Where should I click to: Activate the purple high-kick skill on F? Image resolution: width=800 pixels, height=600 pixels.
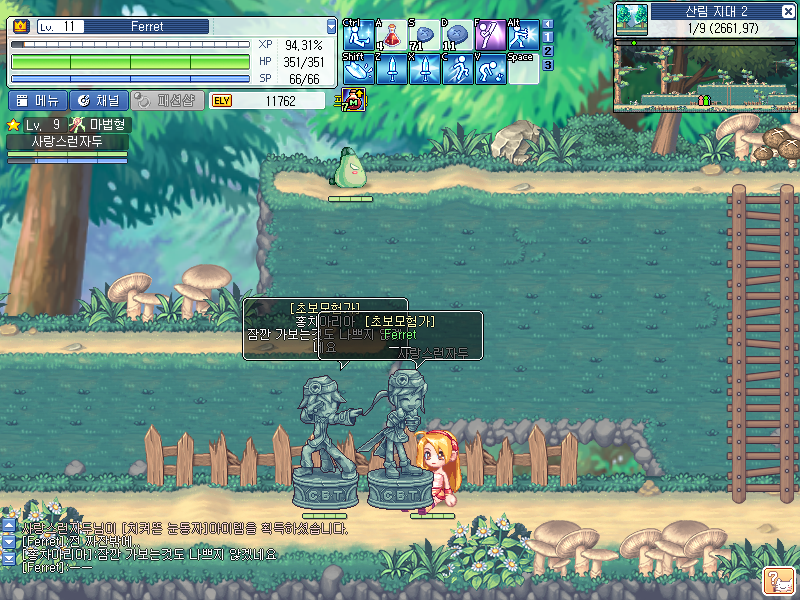coord(490,36)
